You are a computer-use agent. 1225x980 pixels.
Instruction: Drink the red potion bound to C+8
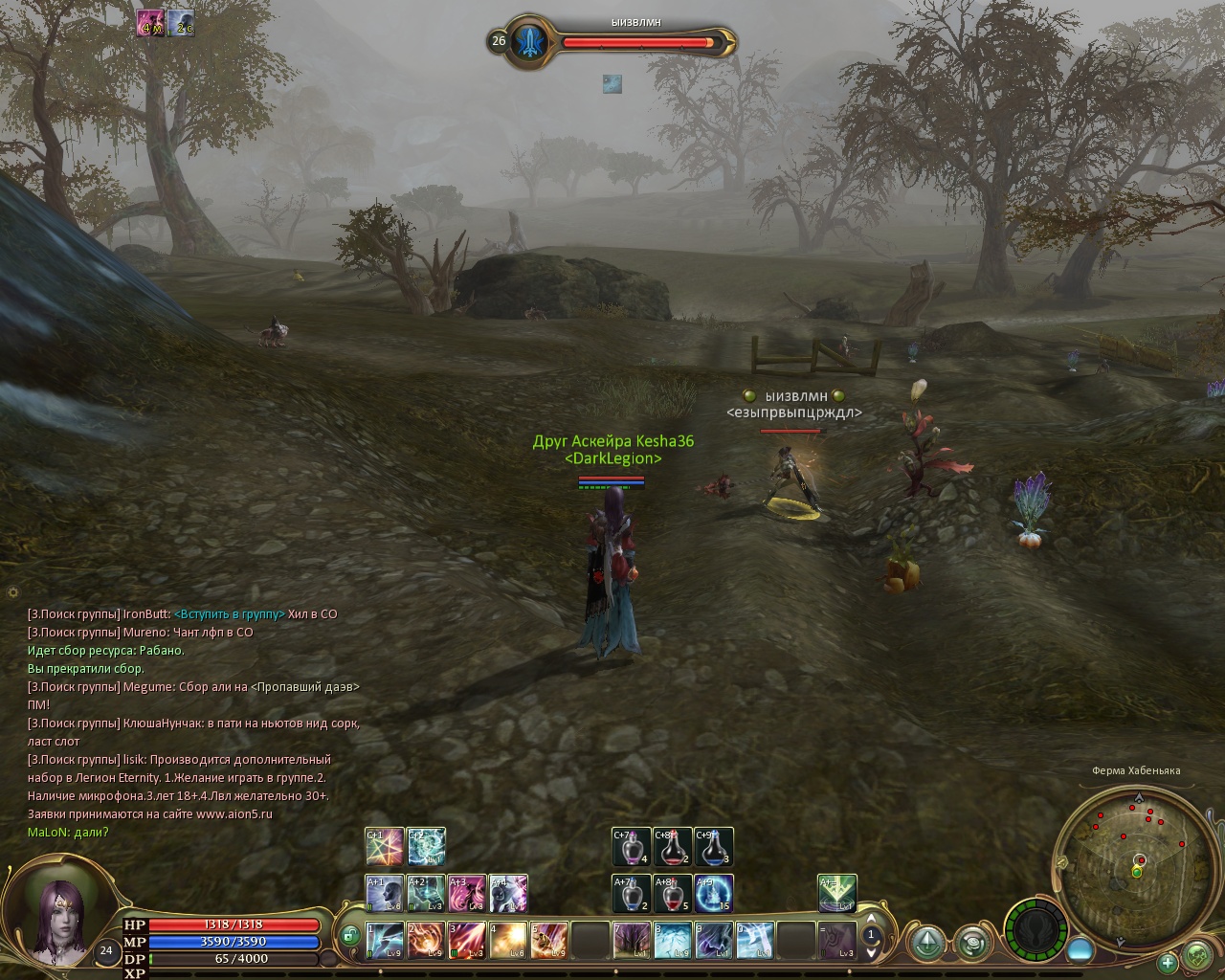(x=673, y=847)
